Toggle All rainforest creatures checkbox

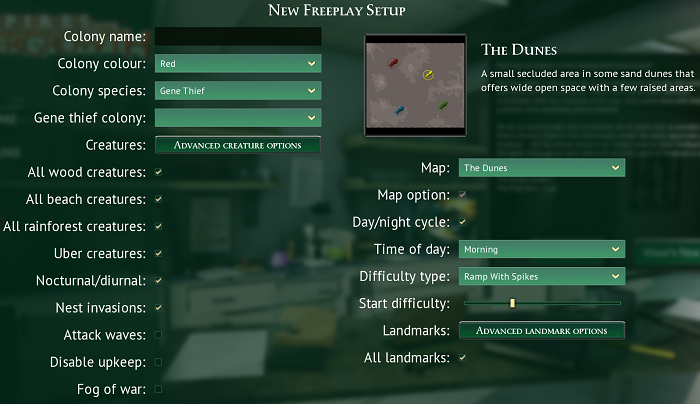(x=158, y=226)
